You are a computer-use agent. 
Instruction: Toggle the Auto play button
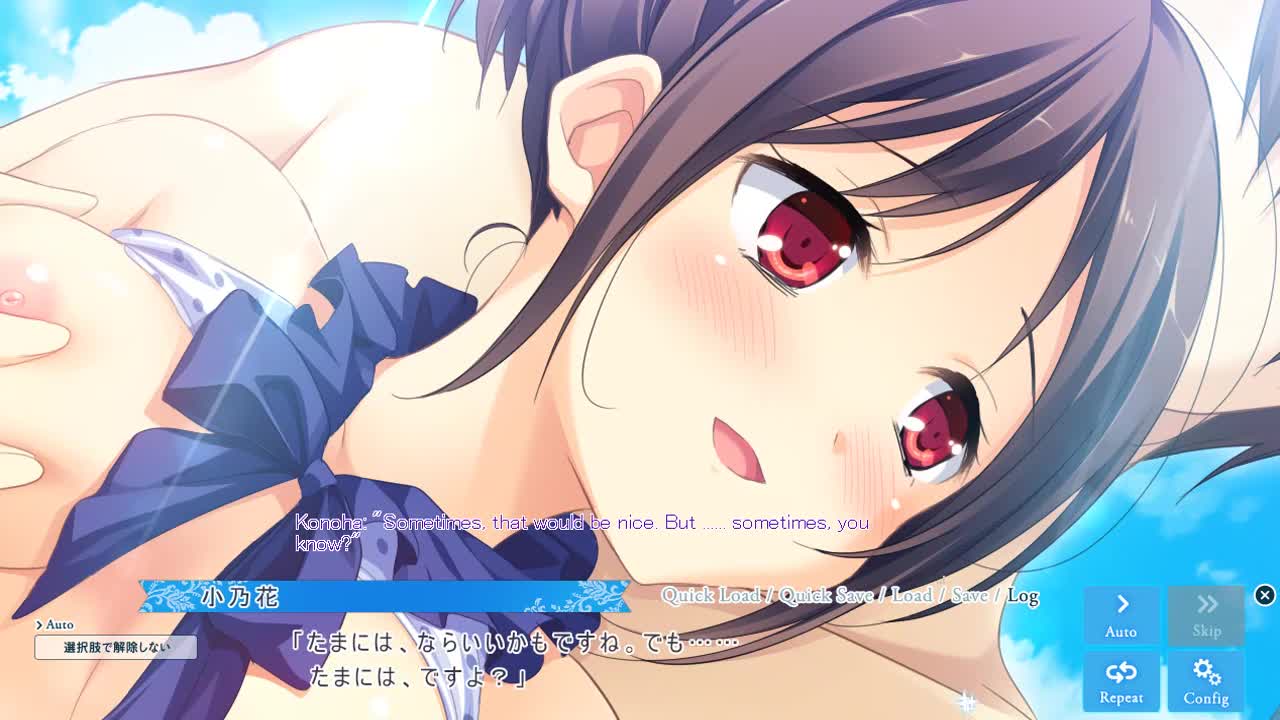tap(1121, 615)
